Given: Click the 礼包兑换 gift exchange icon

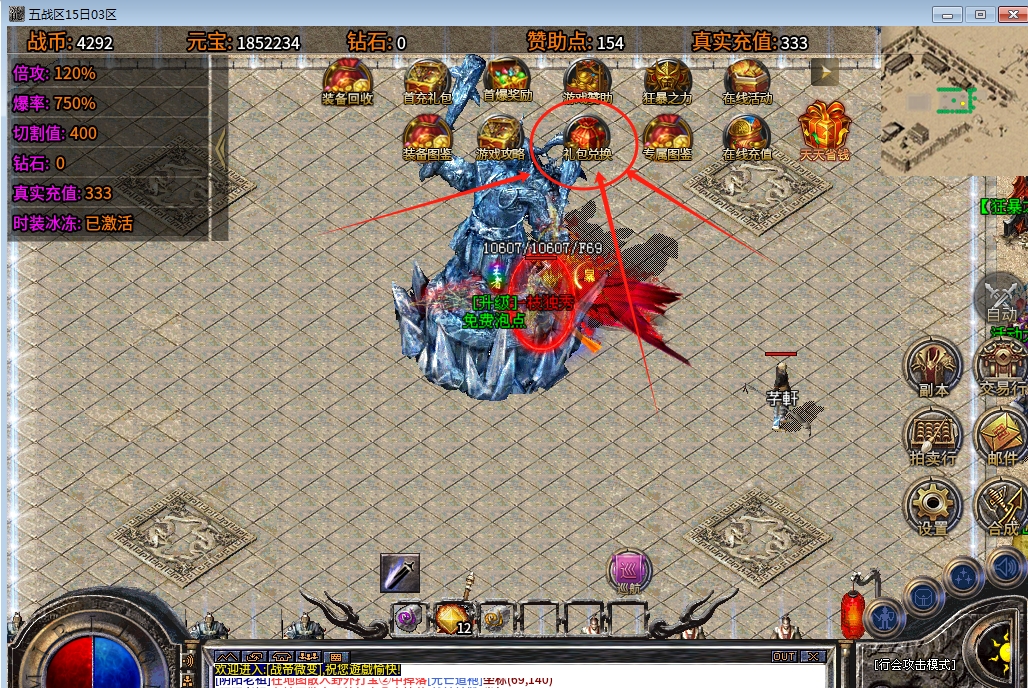Looking at the screenshot, I should tap(587, 137).
